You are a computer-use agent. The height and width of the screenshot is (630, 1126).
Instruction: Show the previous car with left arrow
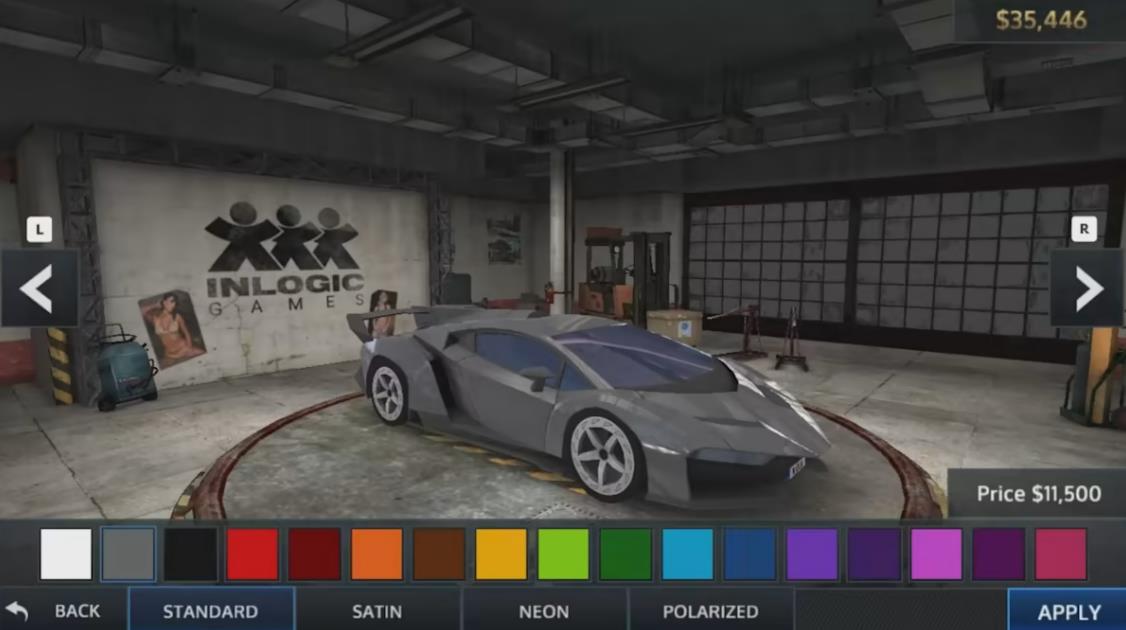38,289
